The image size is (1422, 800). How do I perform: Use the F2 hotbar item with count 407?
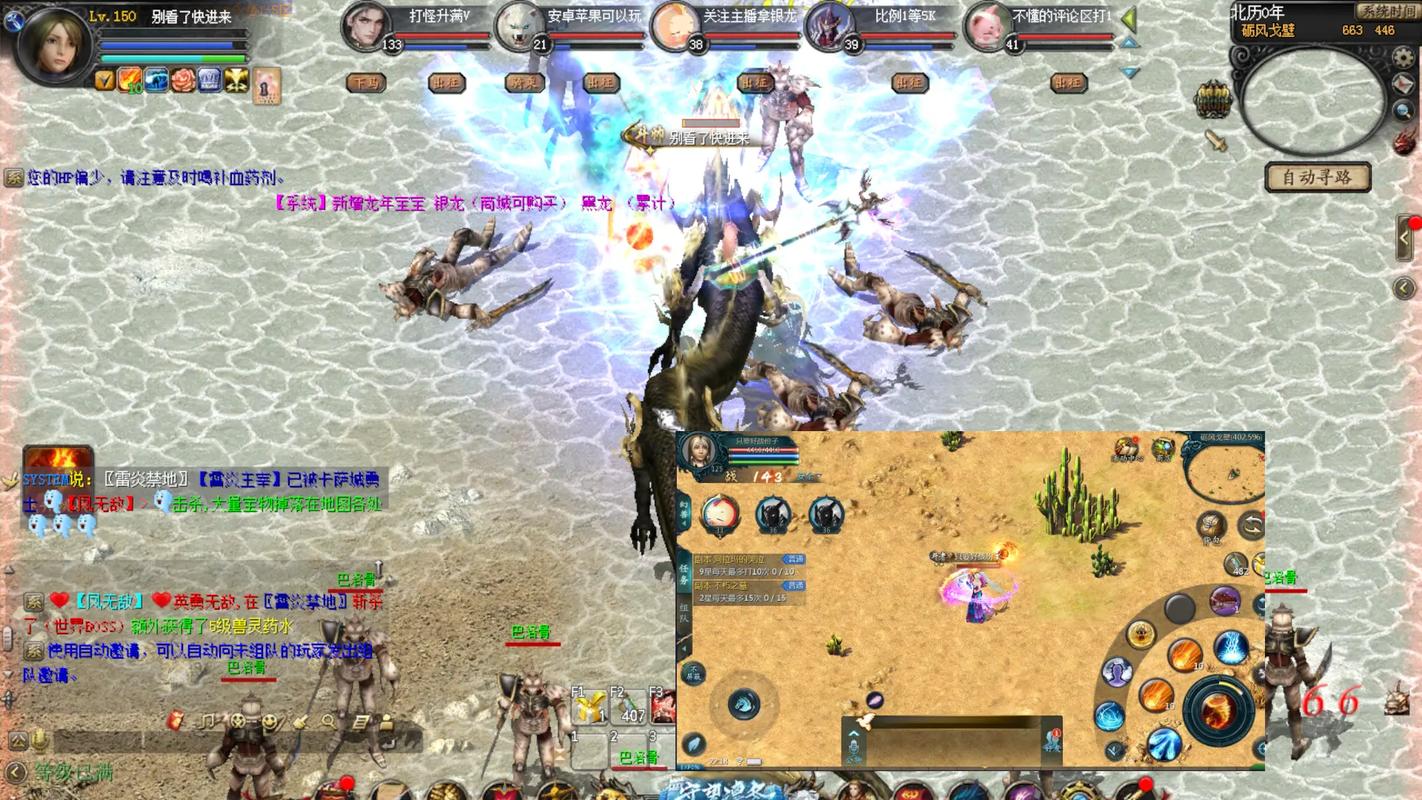631,708
